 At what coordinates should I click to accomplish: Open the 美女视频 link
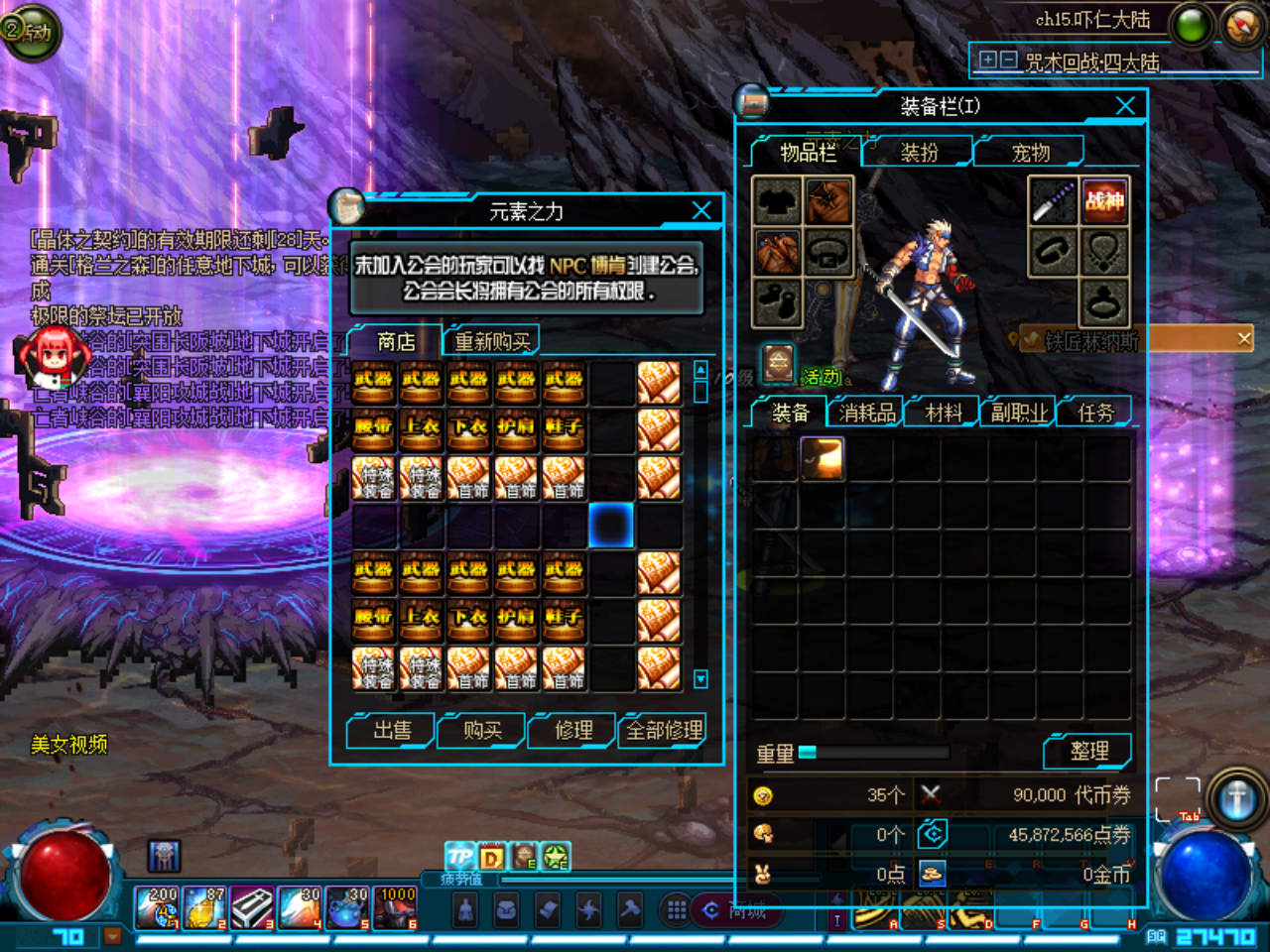68,745
